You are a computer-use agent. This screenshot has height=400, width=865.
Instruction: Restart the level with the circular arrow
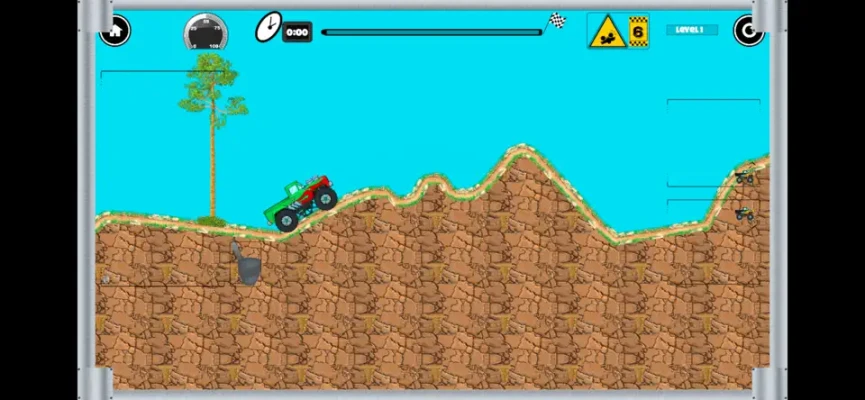pyautogui.click(x=748, y=31)
